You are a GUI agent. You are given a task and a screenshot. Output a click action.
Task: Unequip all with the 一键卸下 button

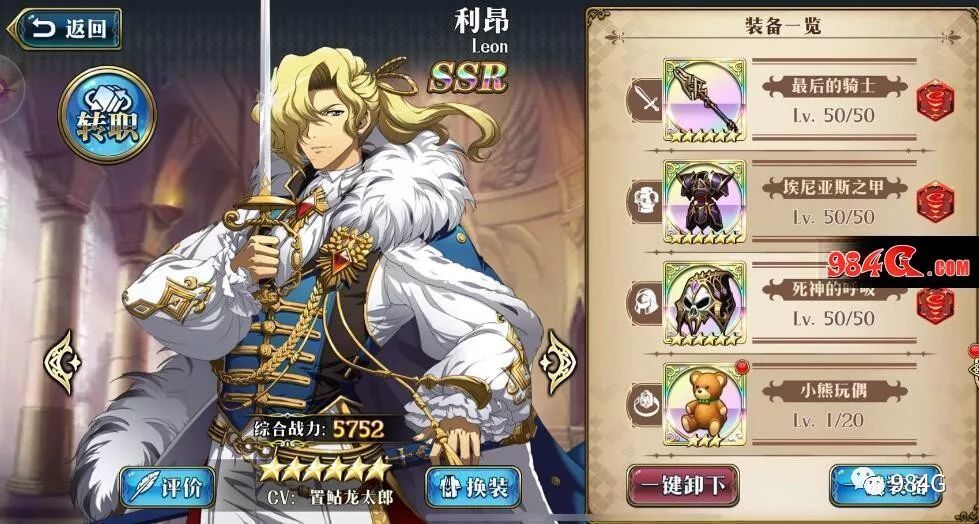coord(683,486)
